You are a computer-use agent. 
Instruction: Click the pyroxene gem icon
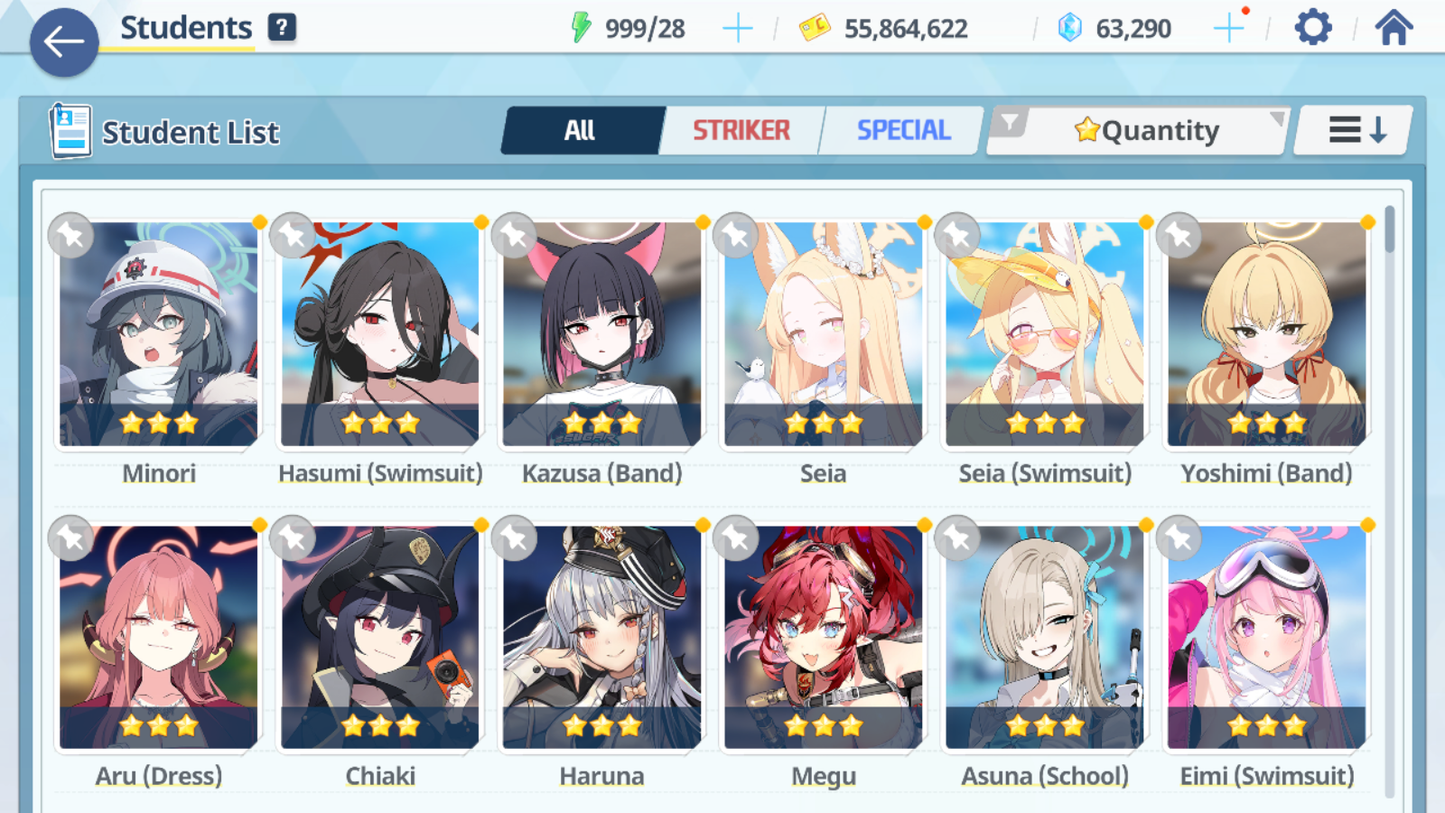click(x=1072, y=27)
